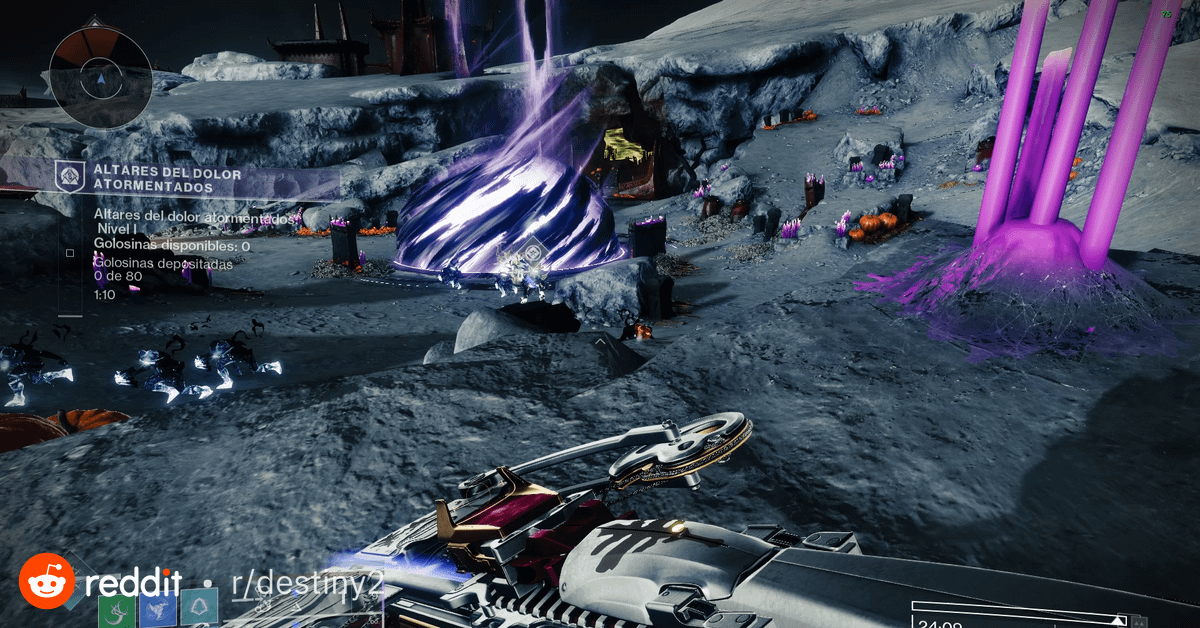Tick the Golosinas depositadas objective checkbox
The height and width of the screenshot is (628, 1200).
(x=69, y=253)
